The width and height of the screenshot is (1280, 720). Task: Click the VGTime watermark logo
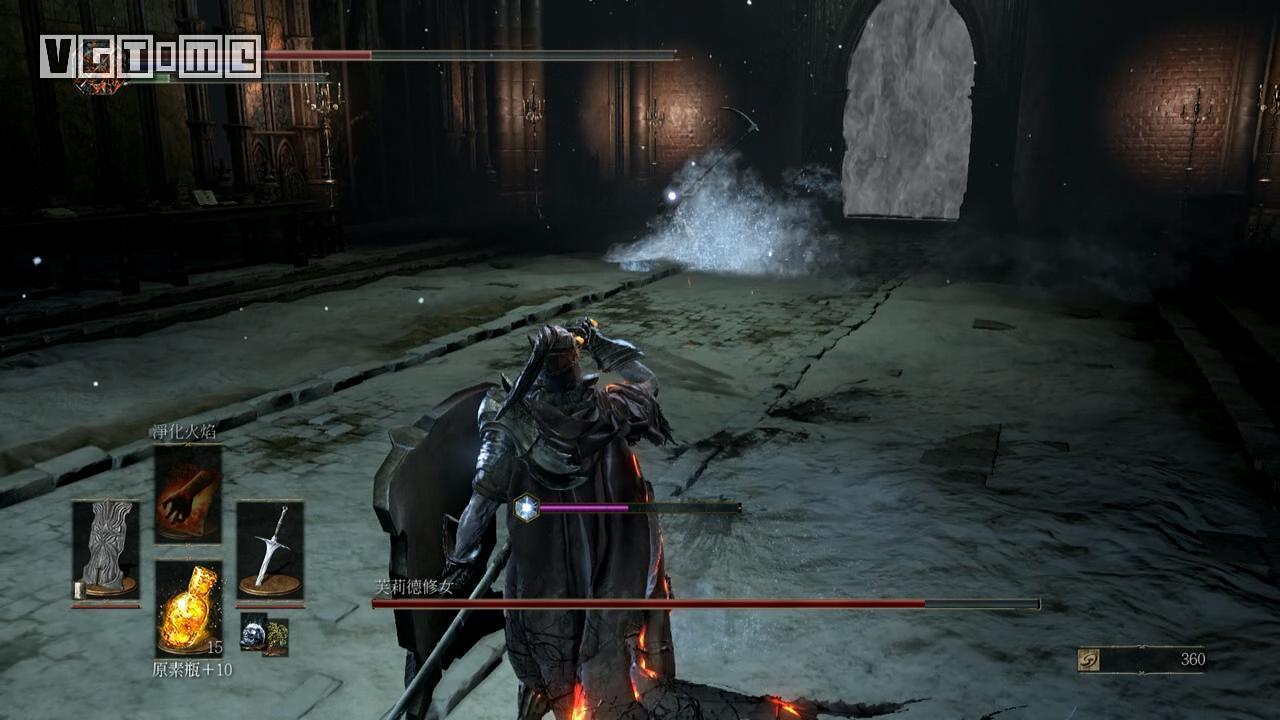pyautogui.click(x=150, y=56)
